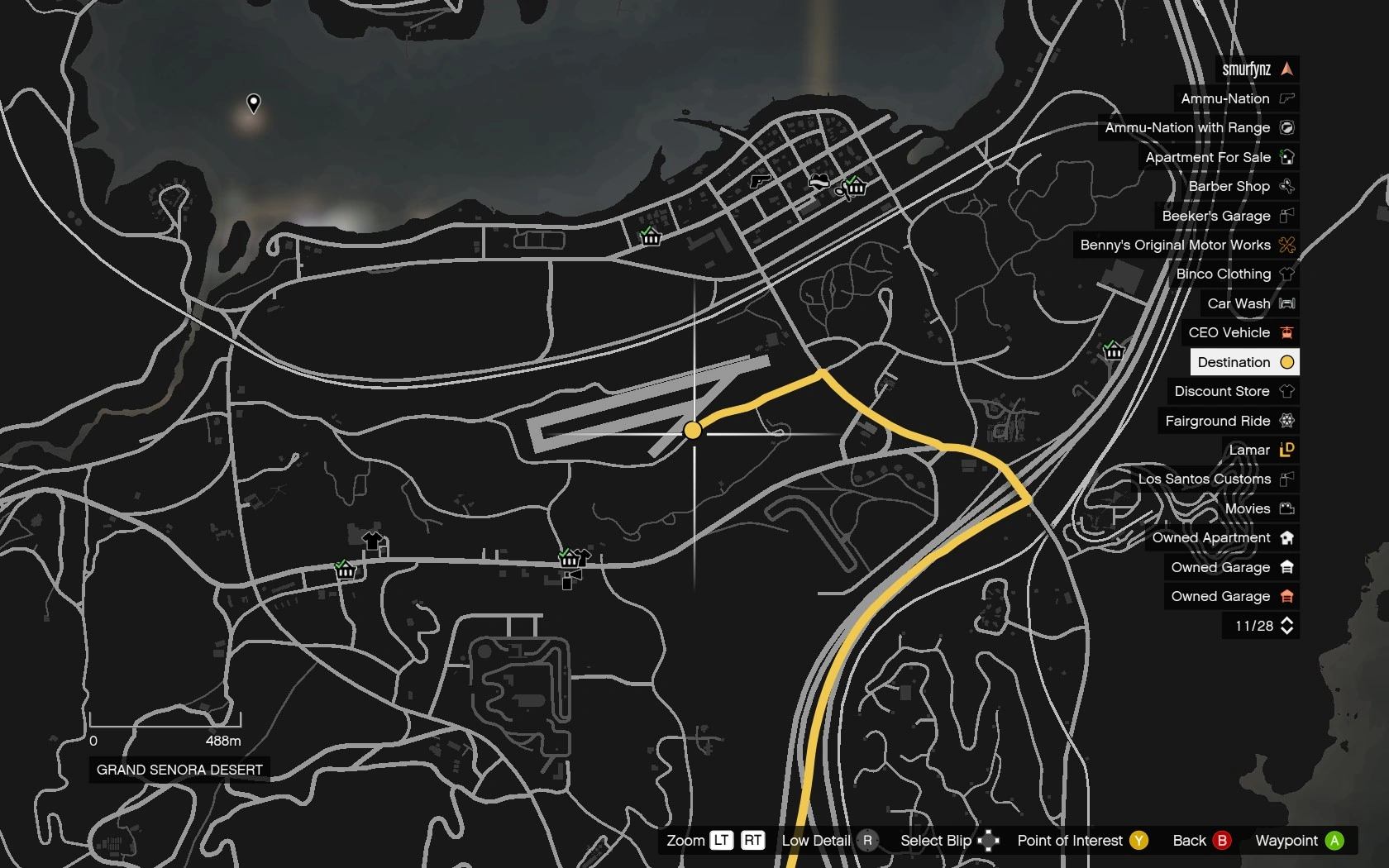Select the Ammu-Nation pistol icon in the legend
Screen dimensions: 1389x868
click(1286, 98)
